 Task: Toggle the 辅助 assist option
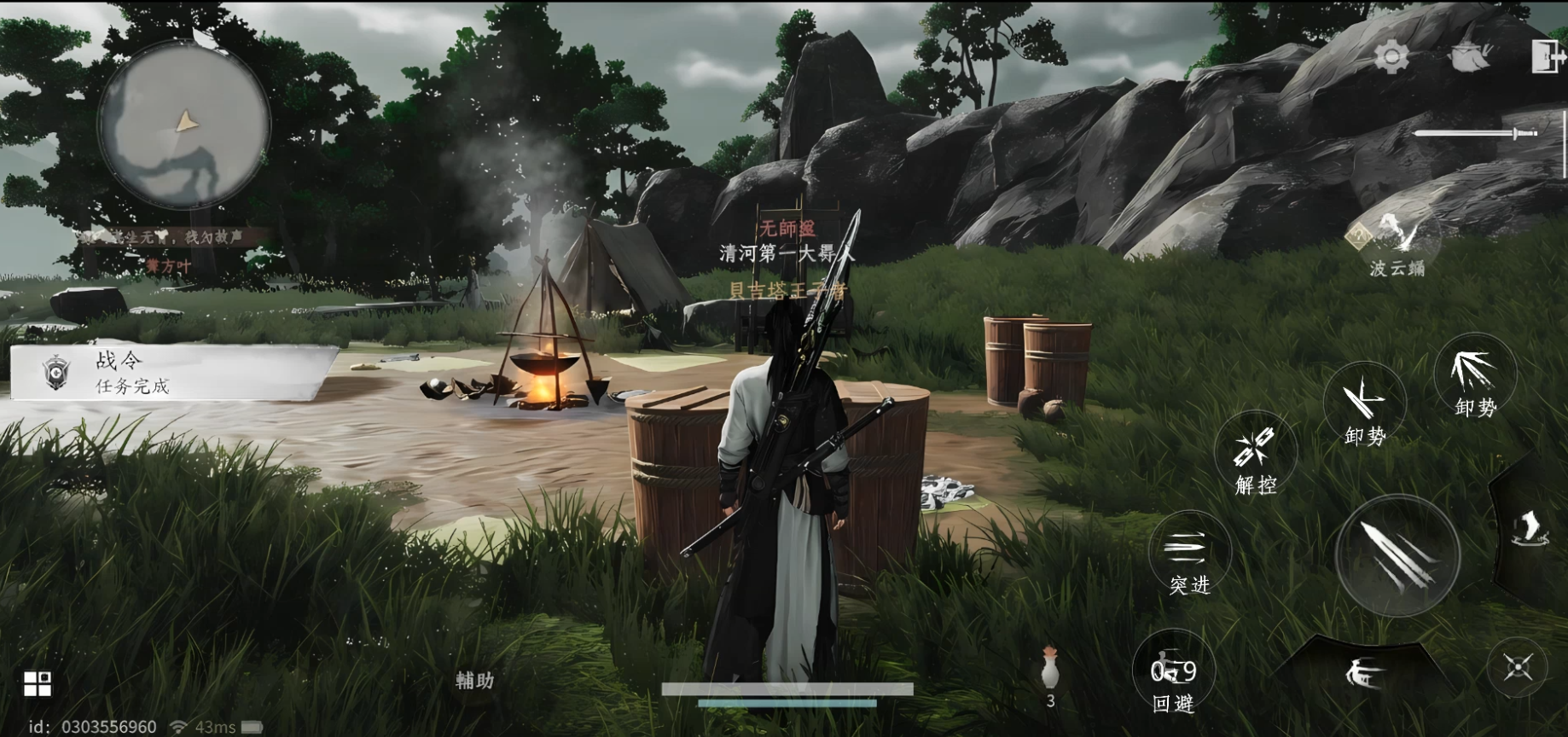tap(474, 680)
